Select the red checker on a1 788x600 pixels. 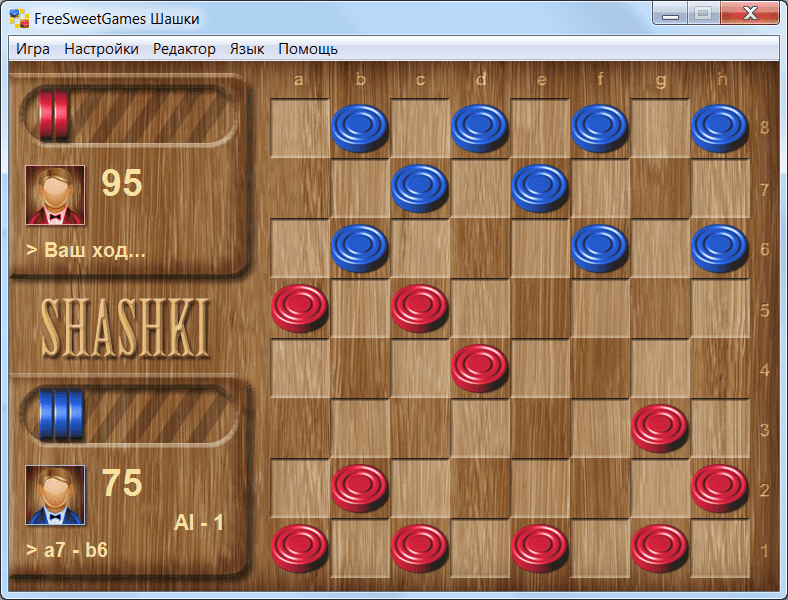click(300, 547)
